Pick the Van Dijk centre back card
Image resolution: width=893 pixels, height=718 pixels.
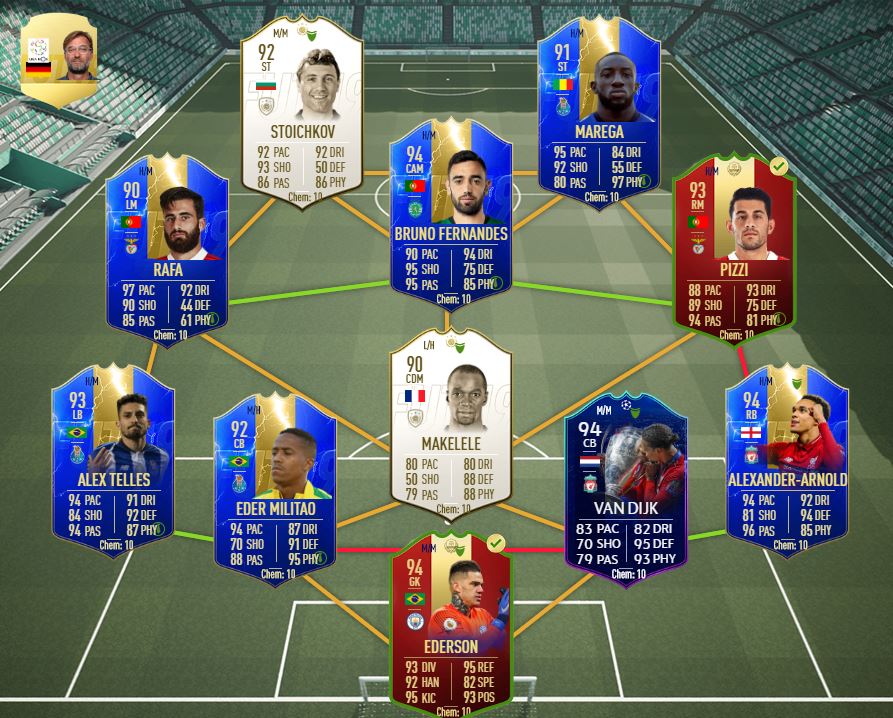tap(626, 484)
